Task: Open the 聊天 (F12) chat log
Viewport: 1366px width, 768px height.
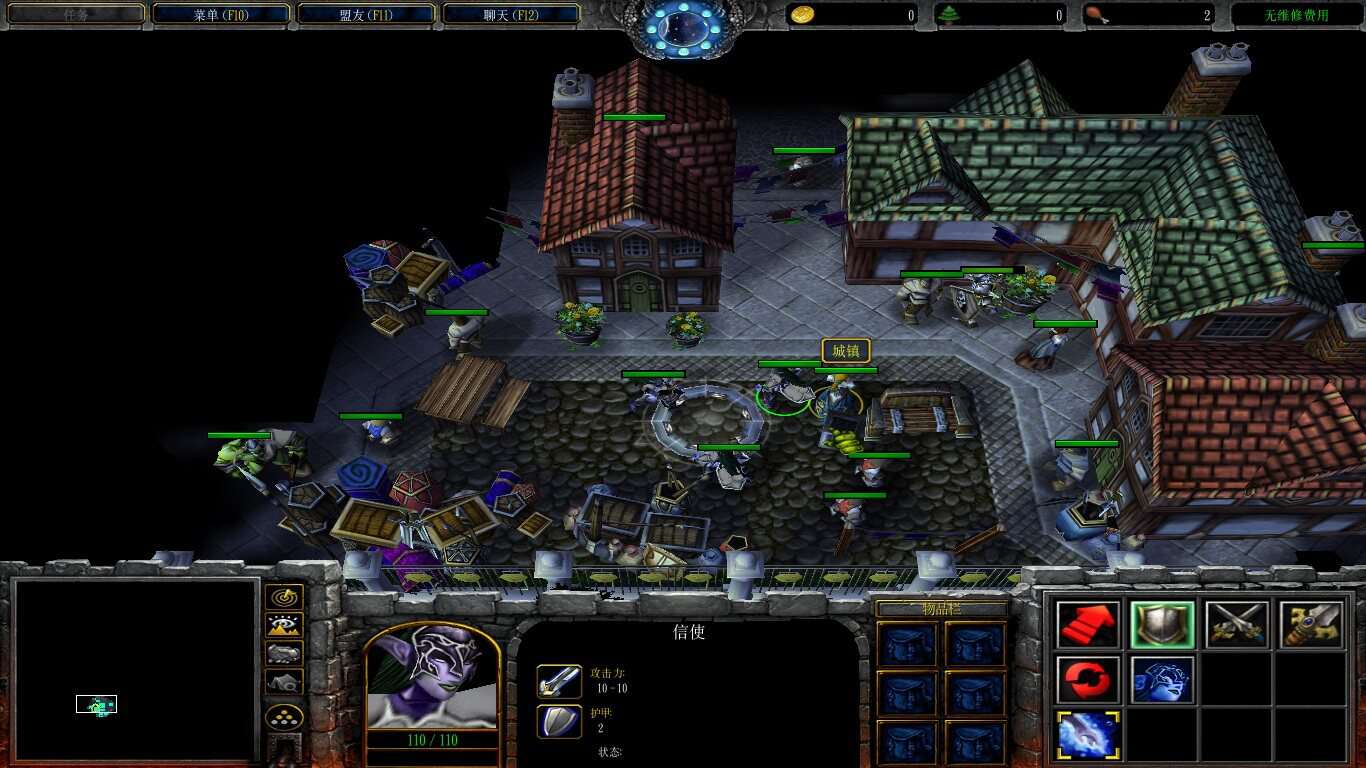Action: 511,15
